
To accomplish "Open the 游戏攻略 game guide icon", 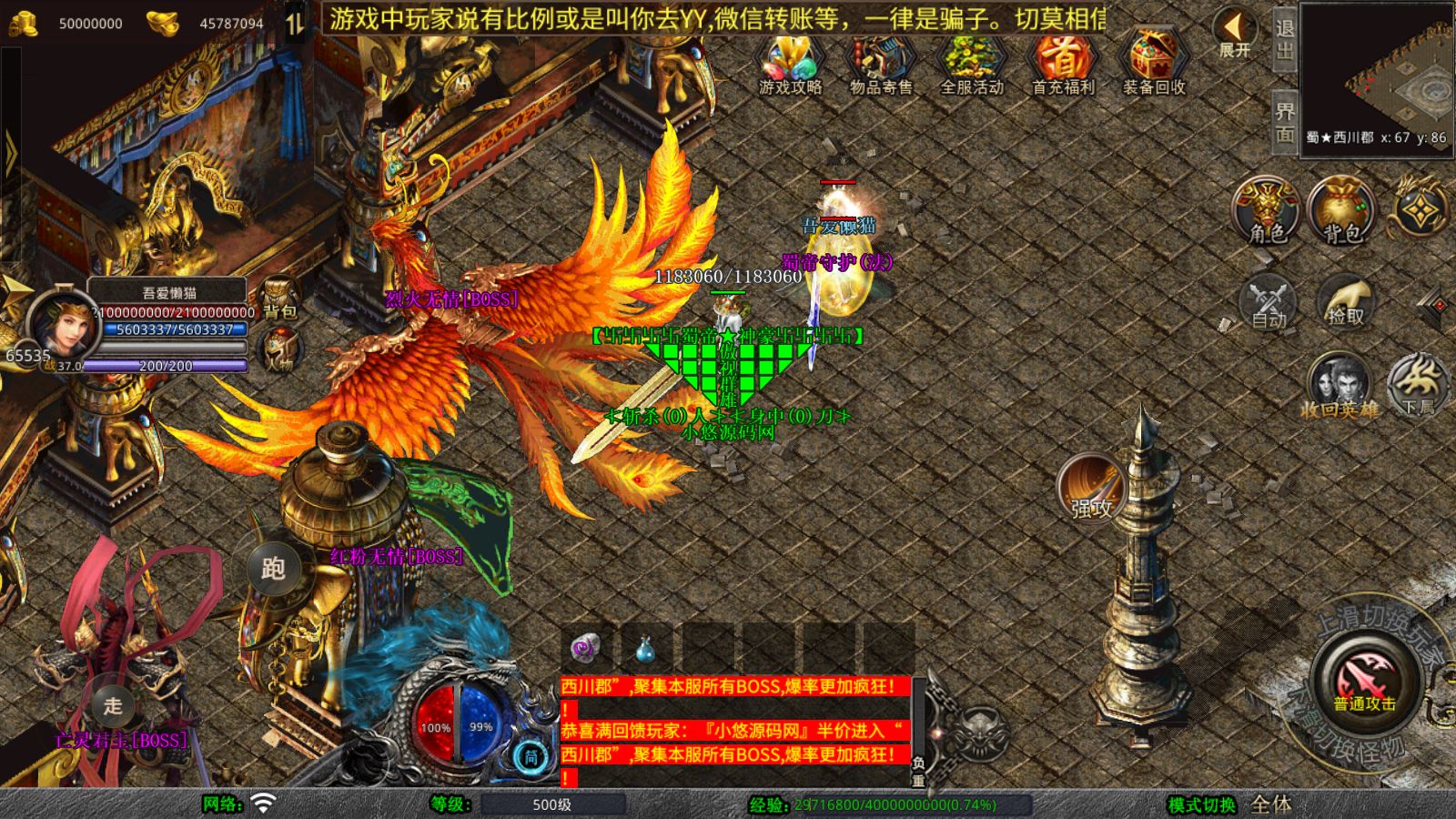I will pyautogui.click(x=790, y=64).
